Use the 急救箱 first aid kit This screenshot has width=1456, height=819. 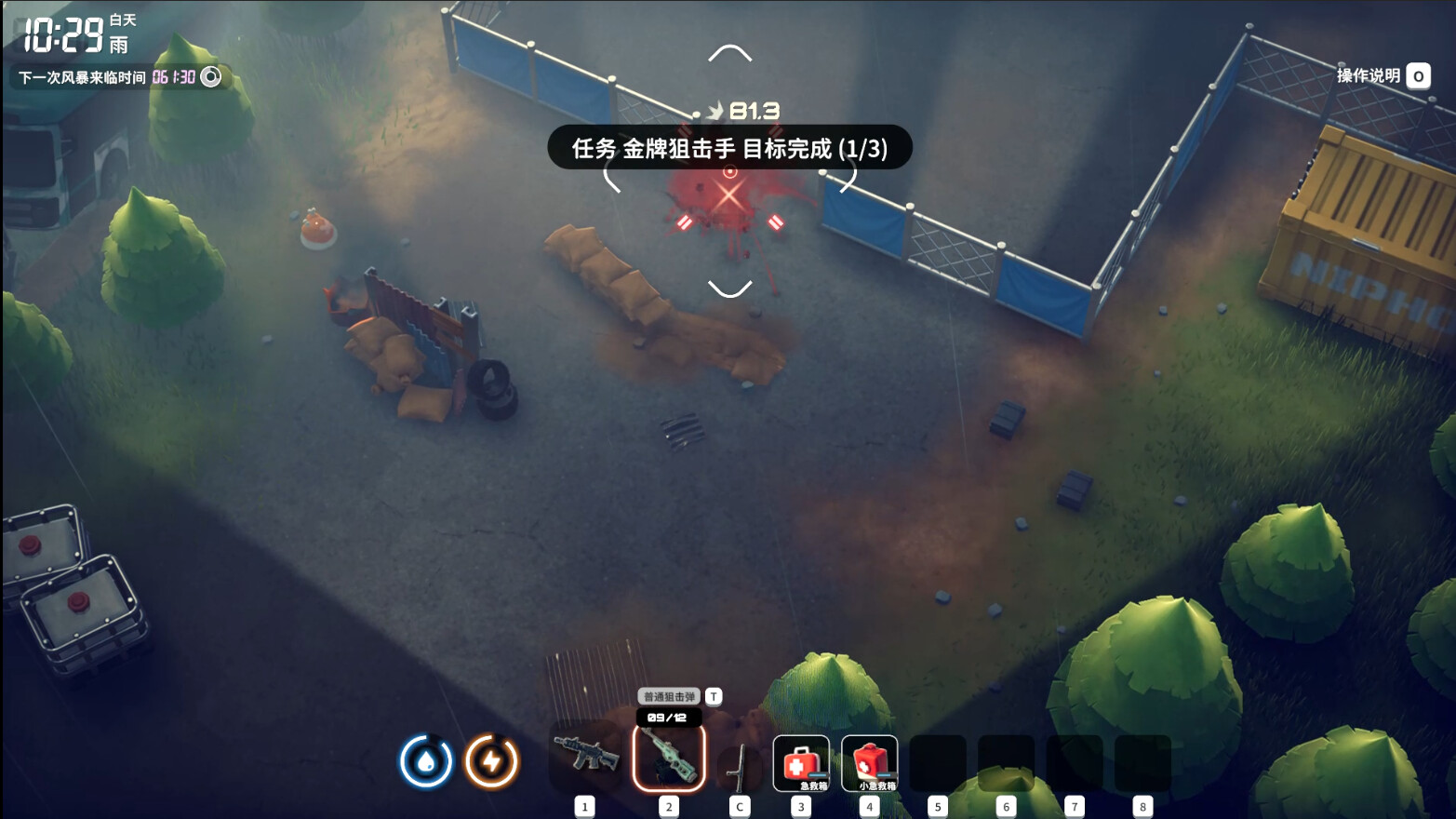pos(801,763)
